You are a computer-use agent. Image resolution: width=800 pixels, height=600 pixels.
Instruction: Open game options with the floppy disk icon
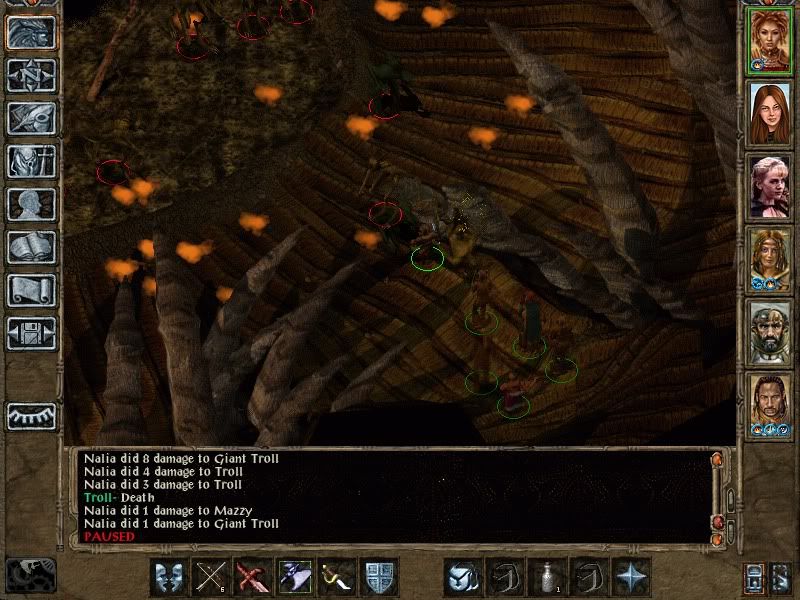click(x=31, y=333)
